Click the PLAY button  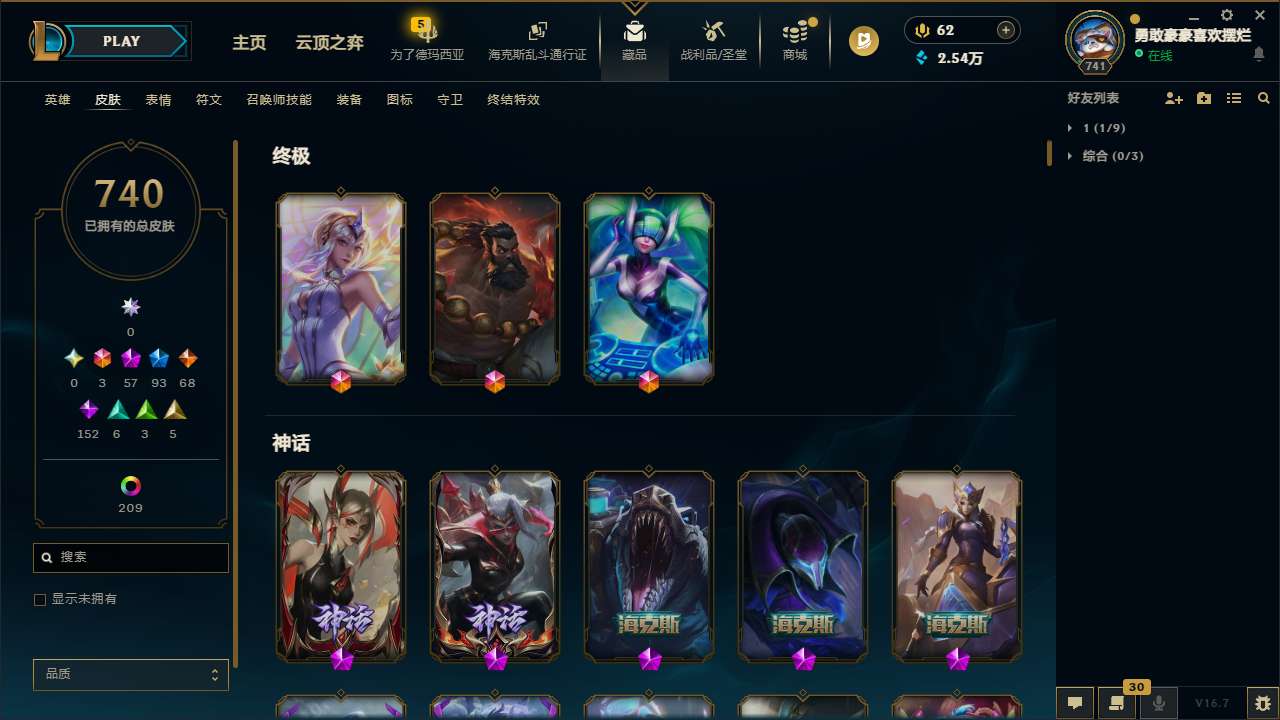click(121, 41)
